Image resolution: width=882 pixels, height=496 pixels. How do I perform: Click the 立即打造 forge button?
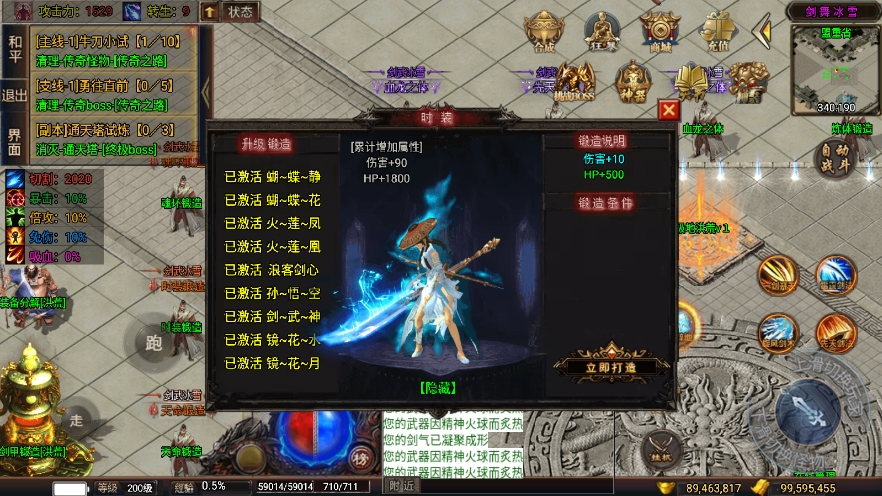[x=612, y=367]
